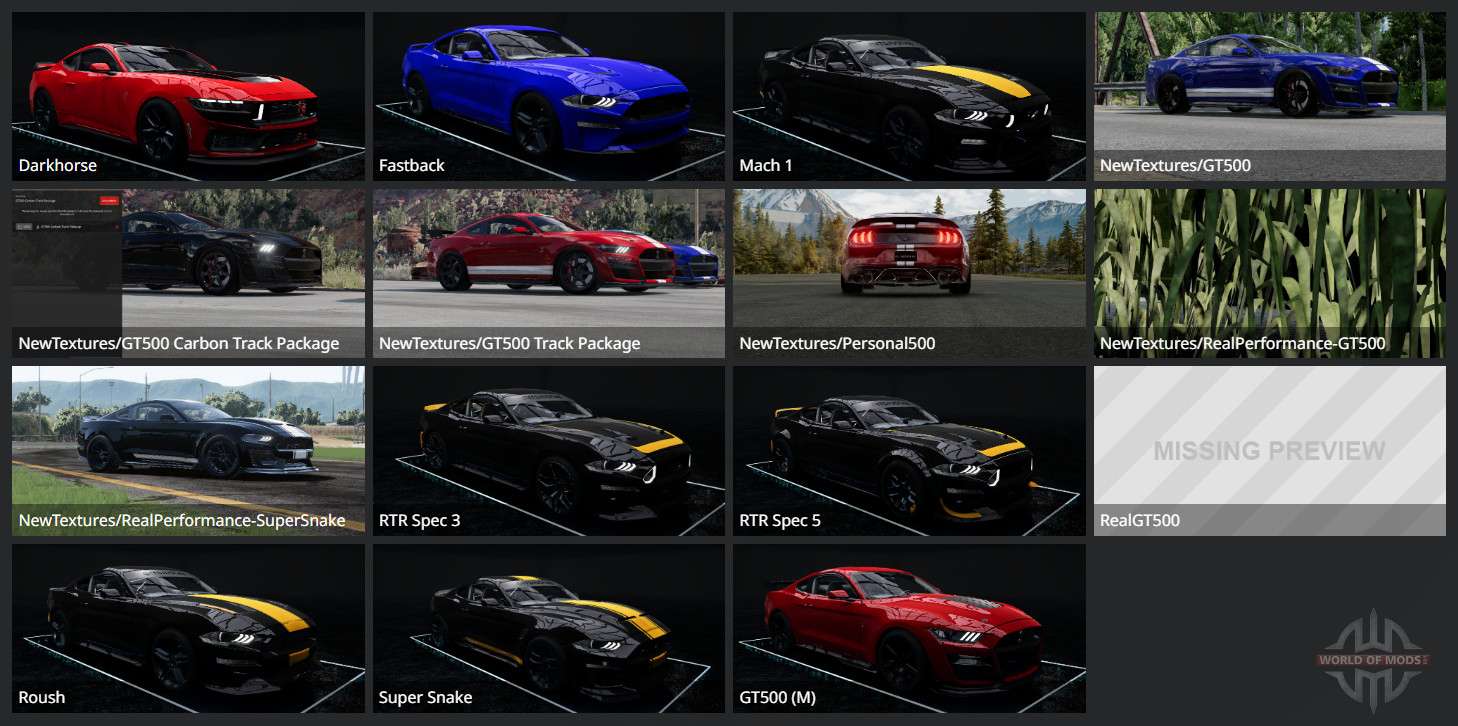Select NewTextures/GT500 Carbon Track Package
1458x726 pixels.
click(x=188, y=273)
